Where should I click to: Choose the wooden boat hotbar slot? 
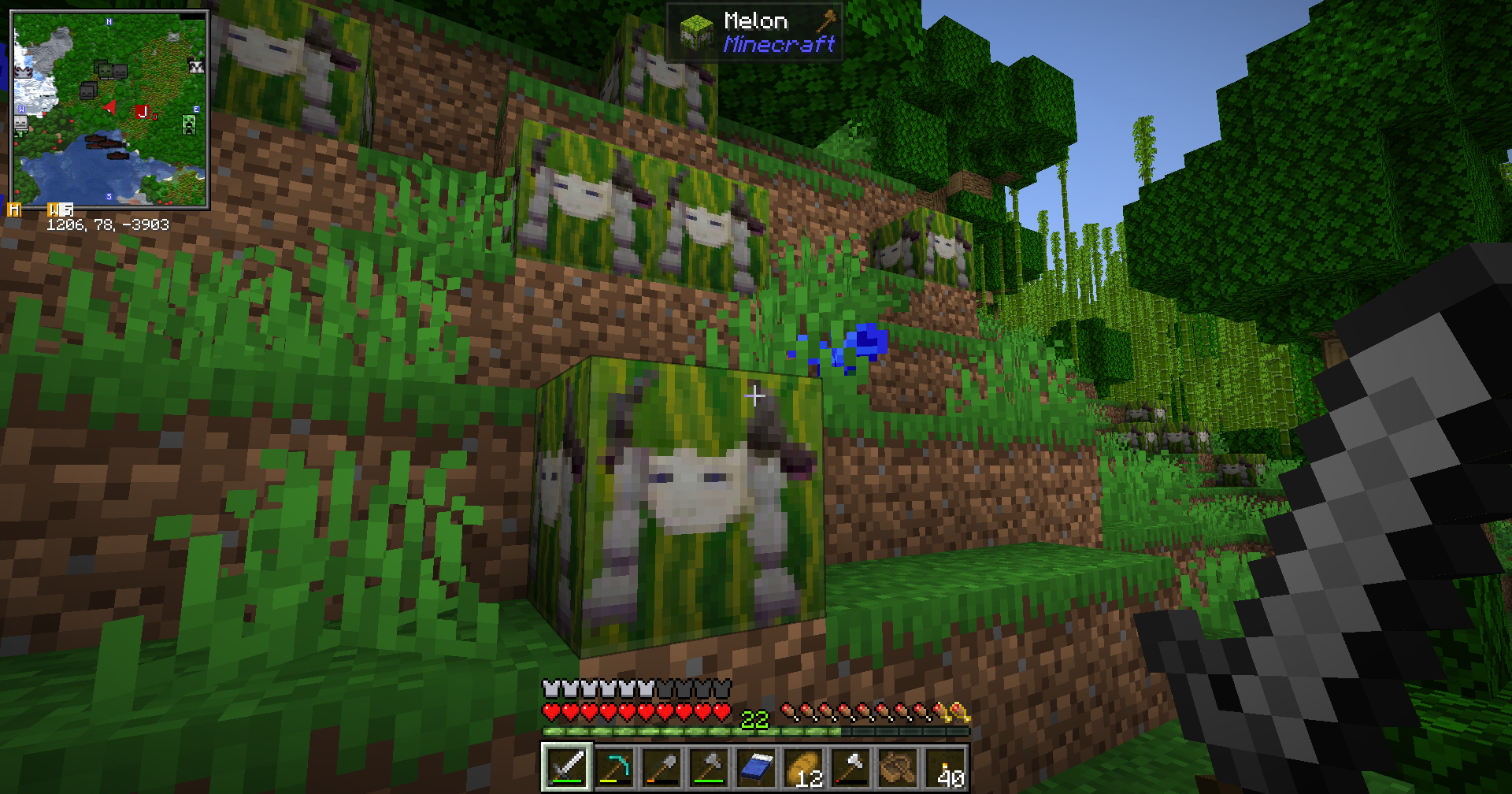898,766
